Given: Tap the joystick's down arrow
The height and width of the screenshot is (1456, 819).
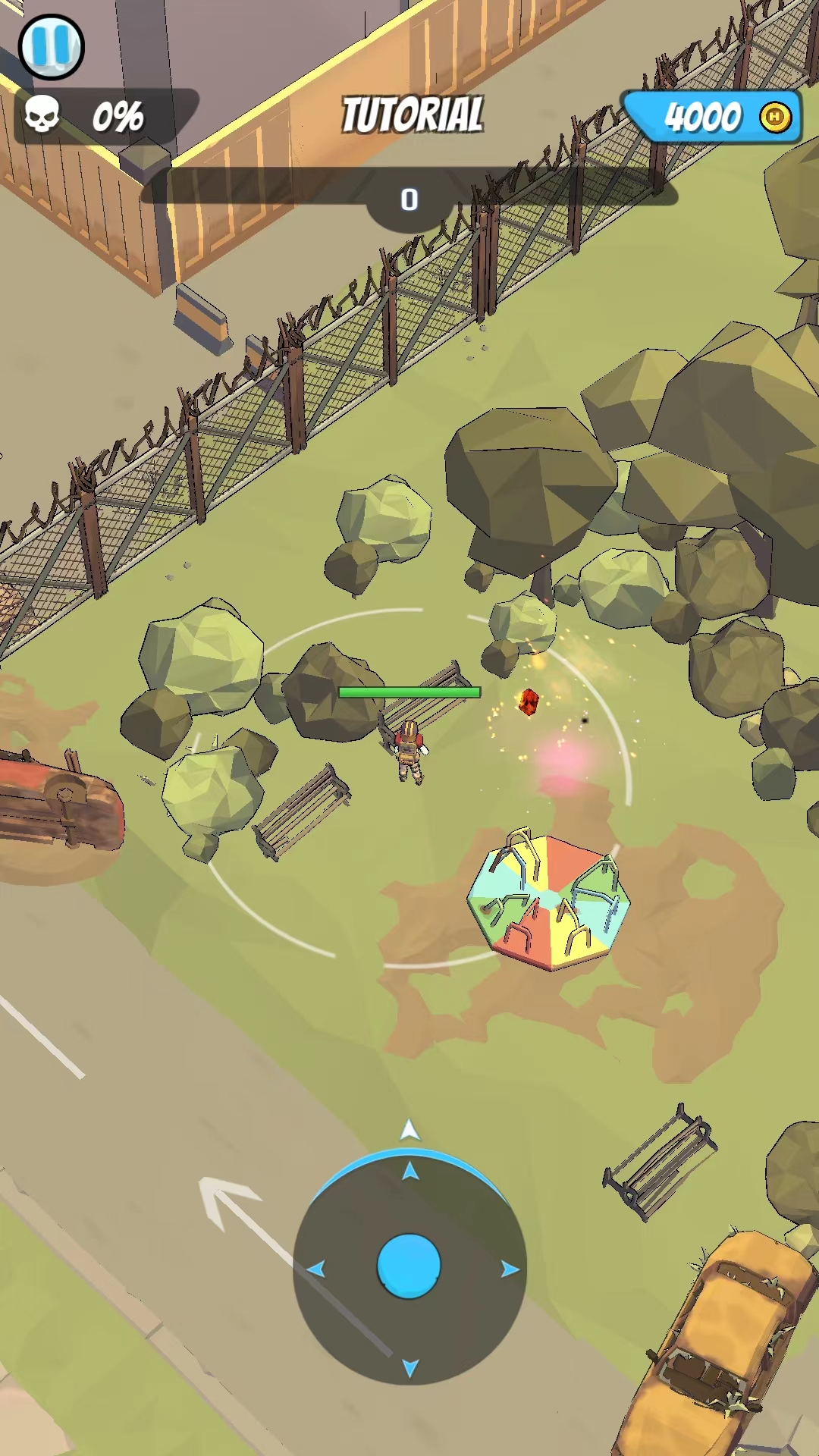Looking at the screenshot, I should [410, 1367].
